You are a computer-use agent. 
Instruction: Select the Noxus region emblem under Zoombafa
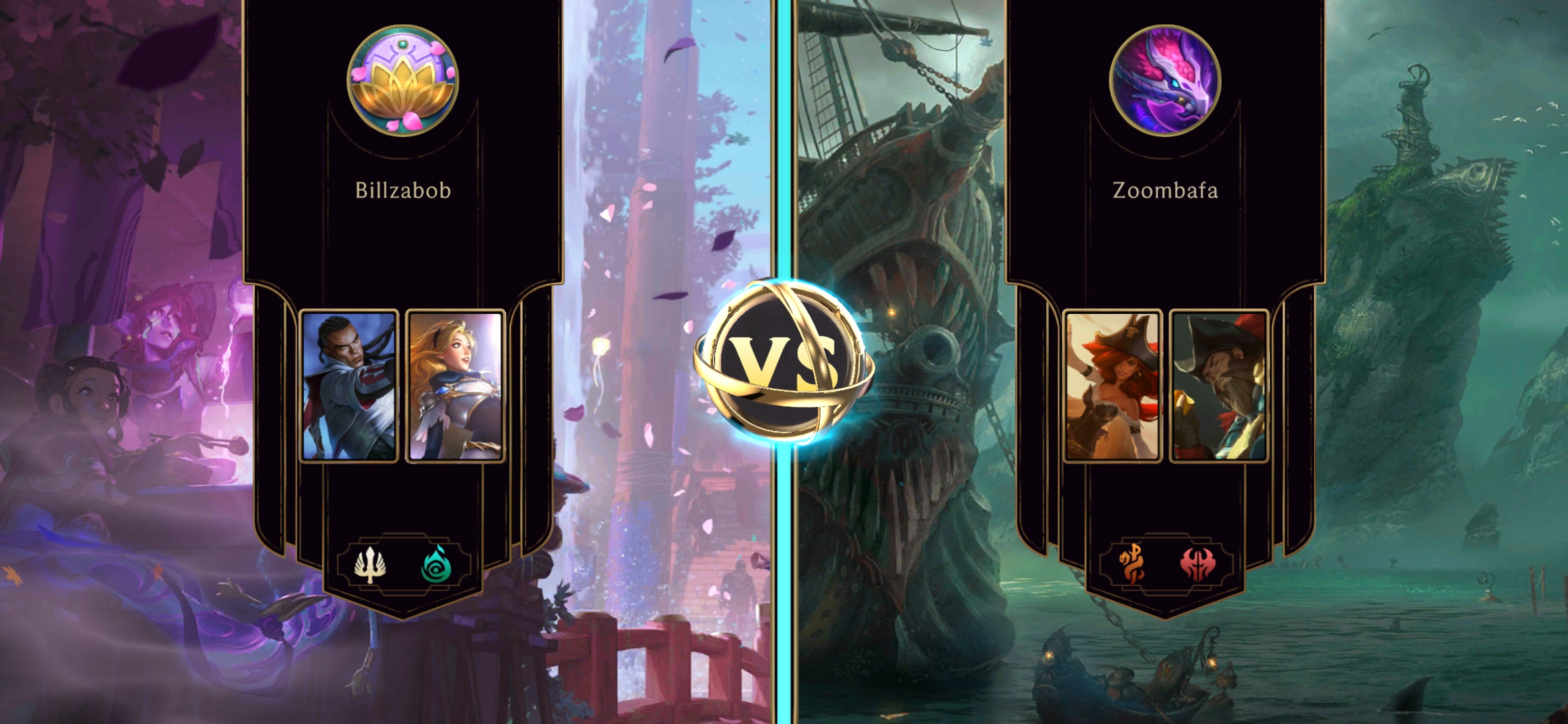1198,566
